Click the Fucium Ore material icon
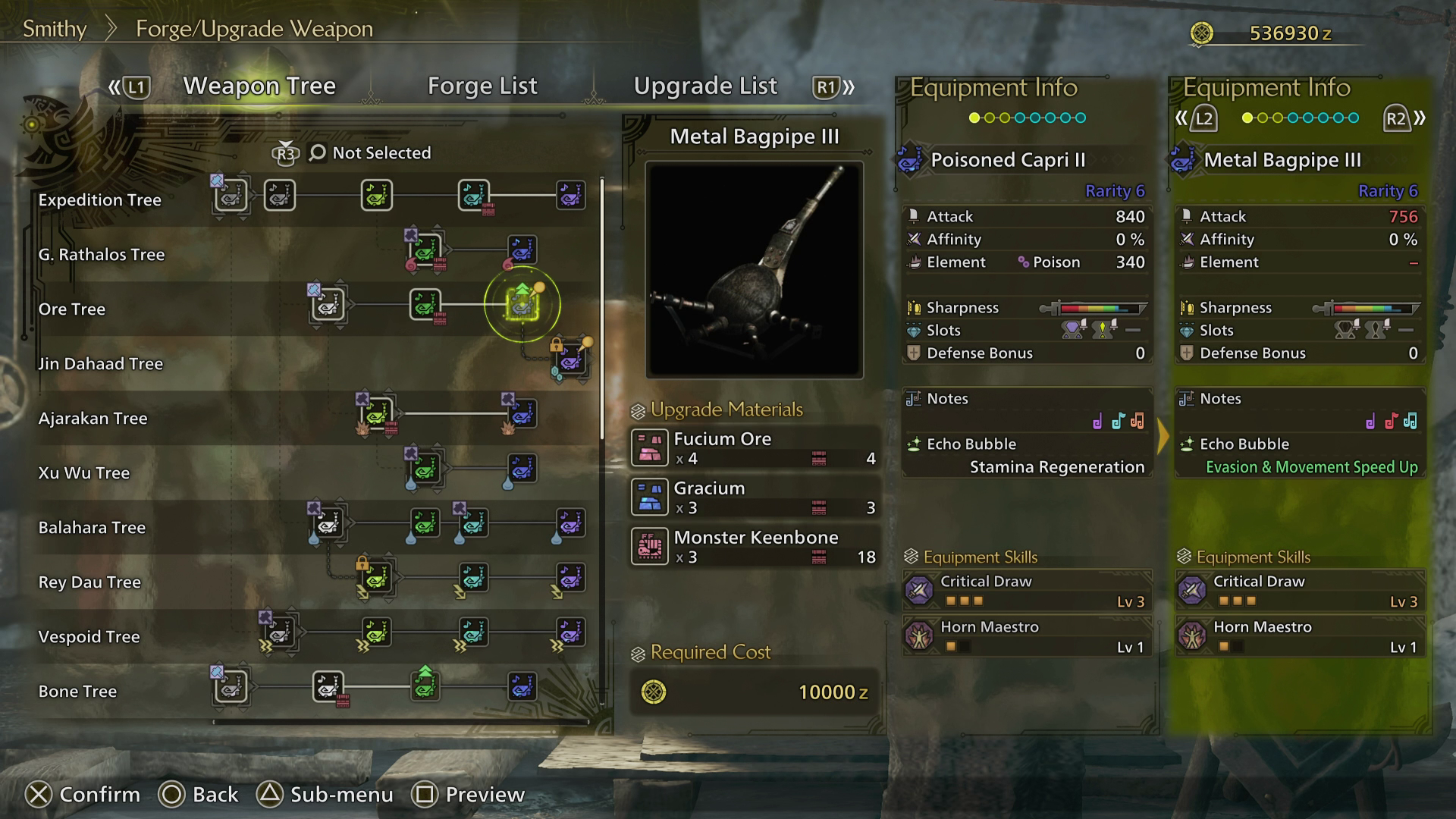 [x=650, y=447]
